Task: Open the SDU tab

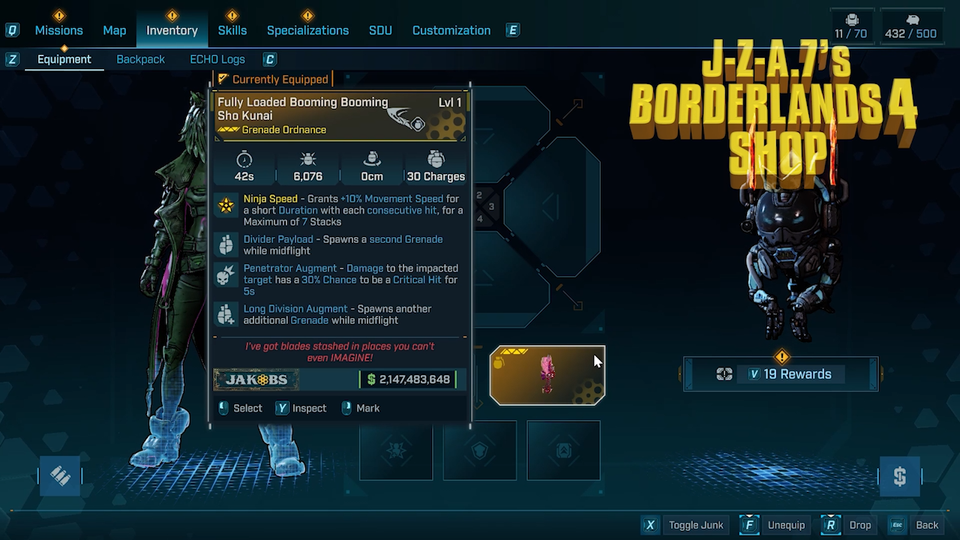Action: (380, 30)
